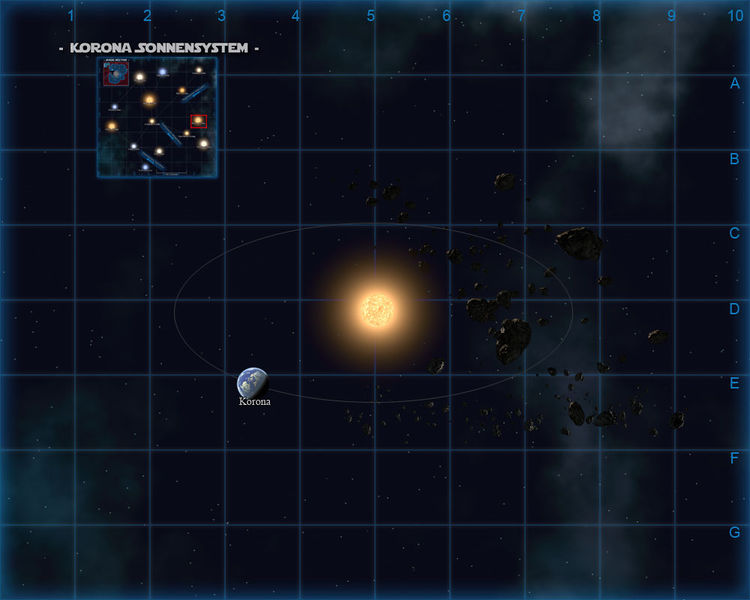Select the red-highlighted system on the sector minimap
Screen dimensions: 750x600
click(198, 121)
